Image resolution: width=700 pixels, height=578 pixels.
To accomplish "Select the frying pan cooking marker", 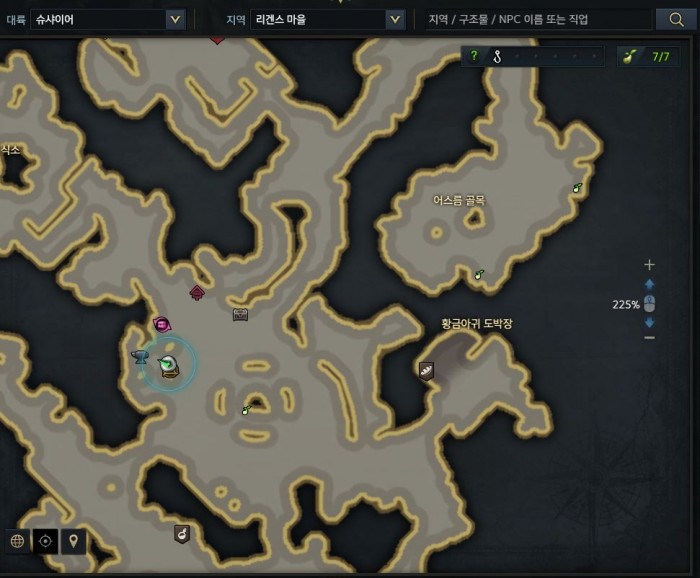I will click(x=181, y=534).
